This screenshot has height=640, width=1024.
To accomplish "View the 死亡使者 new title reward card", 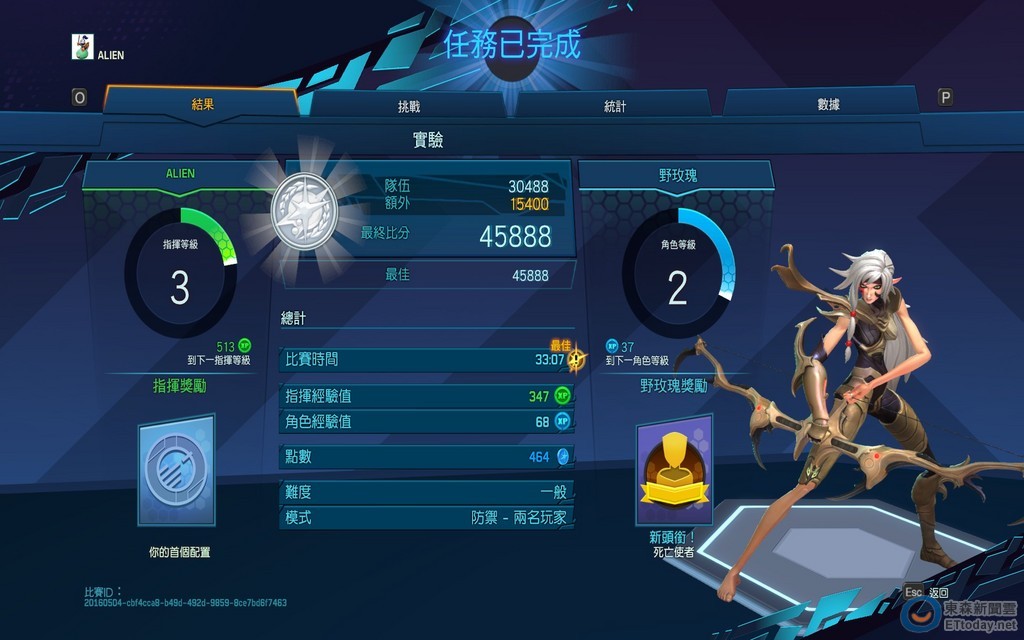I will [x=673, y=473].
